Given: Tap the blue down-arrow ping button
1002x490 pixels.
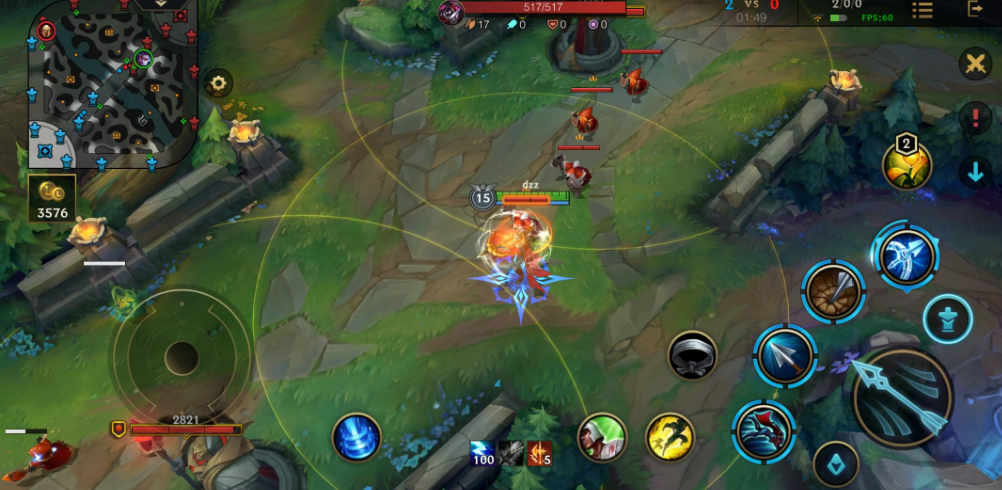Looking at the screenshot, I should click(x=975, y=171).
